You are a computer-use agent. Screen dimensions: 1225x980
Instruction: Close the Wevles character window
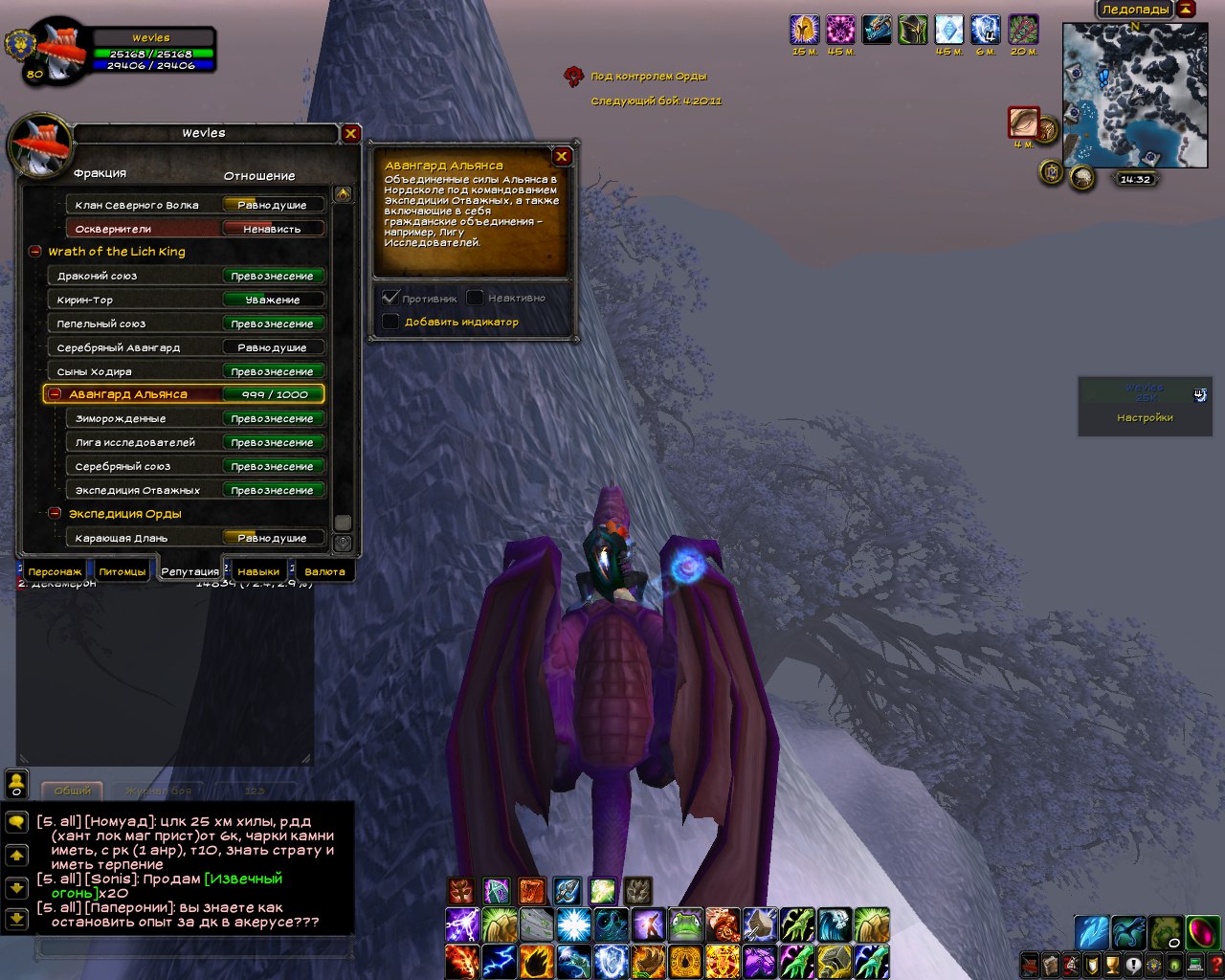[350, 134]
